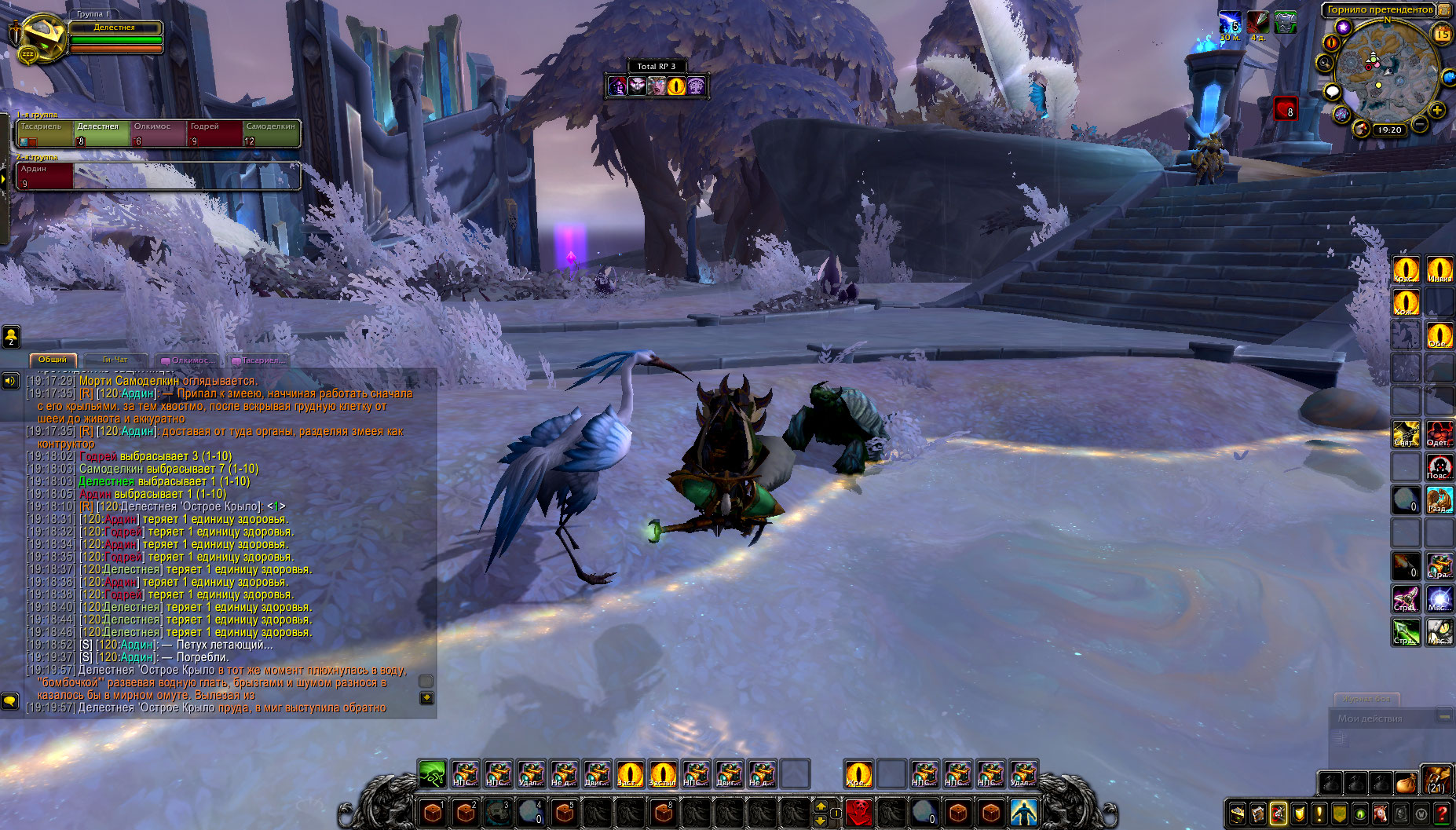Open the mounts collection horse icon
Viewport: 1456px width, 830px height.
(x=1380, y=814)
